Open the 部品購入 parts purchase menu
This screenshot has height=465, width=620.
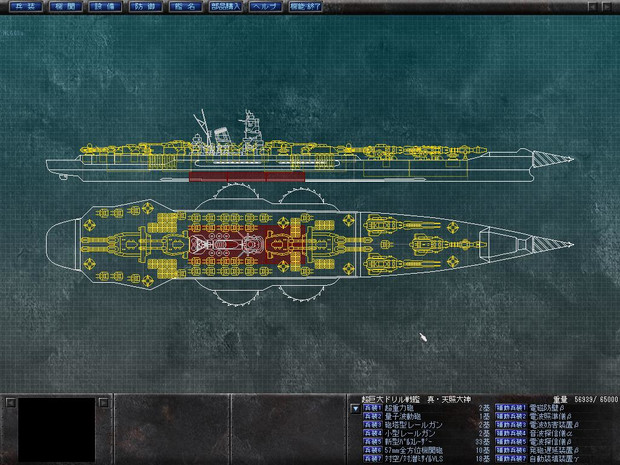click(225, 6)
